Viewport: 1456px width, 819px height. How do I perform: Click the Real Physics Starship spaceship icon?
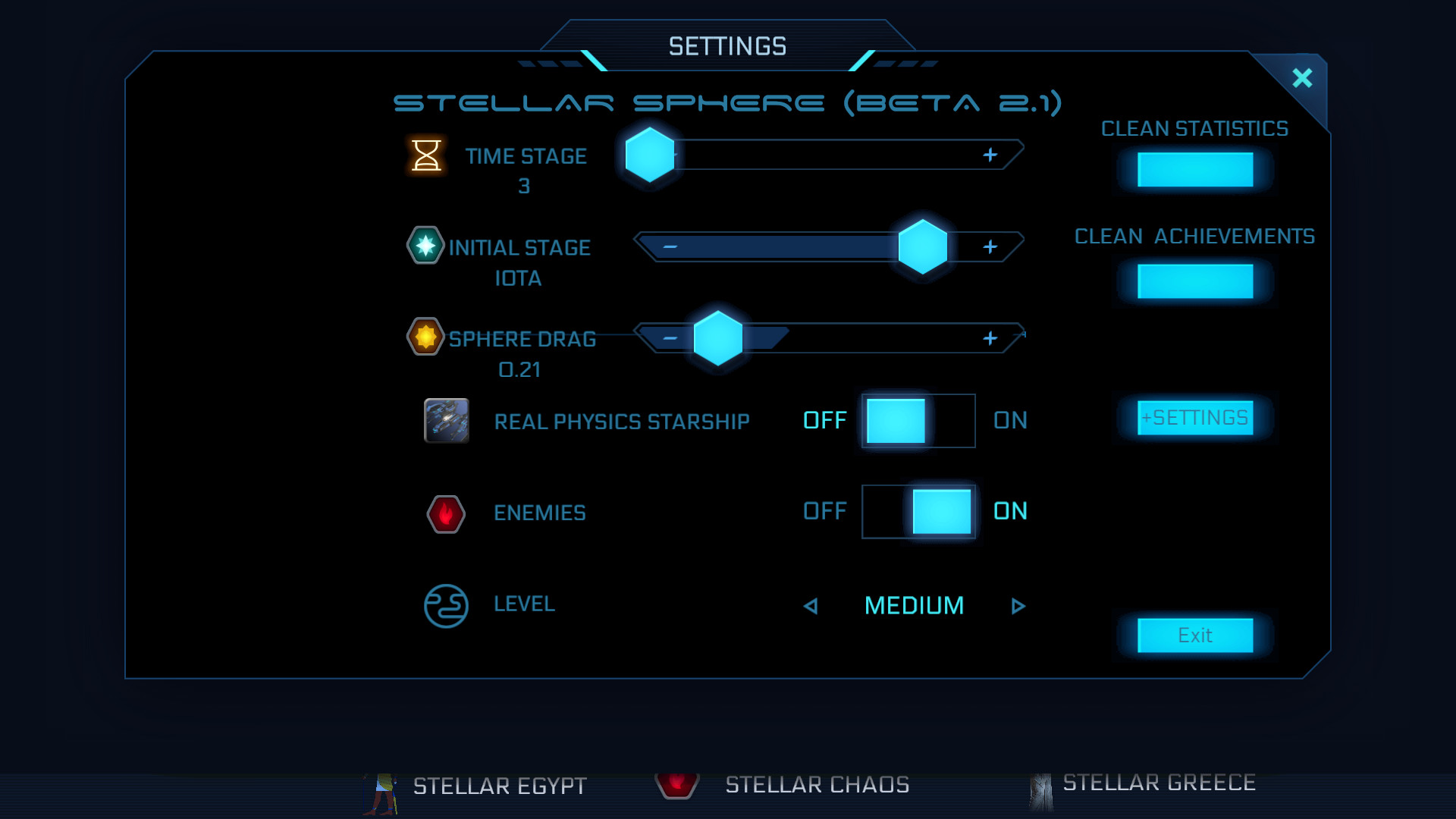coord(446,422)
